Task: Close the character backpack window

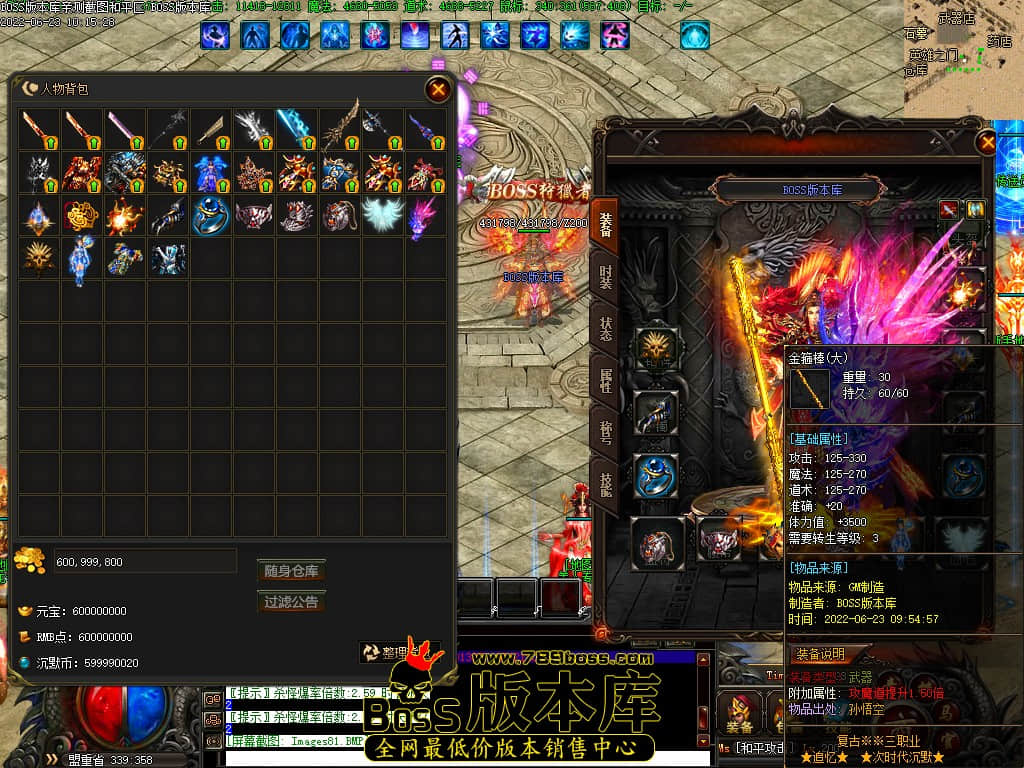Action: pyautogui.click(x=438, y=90)
